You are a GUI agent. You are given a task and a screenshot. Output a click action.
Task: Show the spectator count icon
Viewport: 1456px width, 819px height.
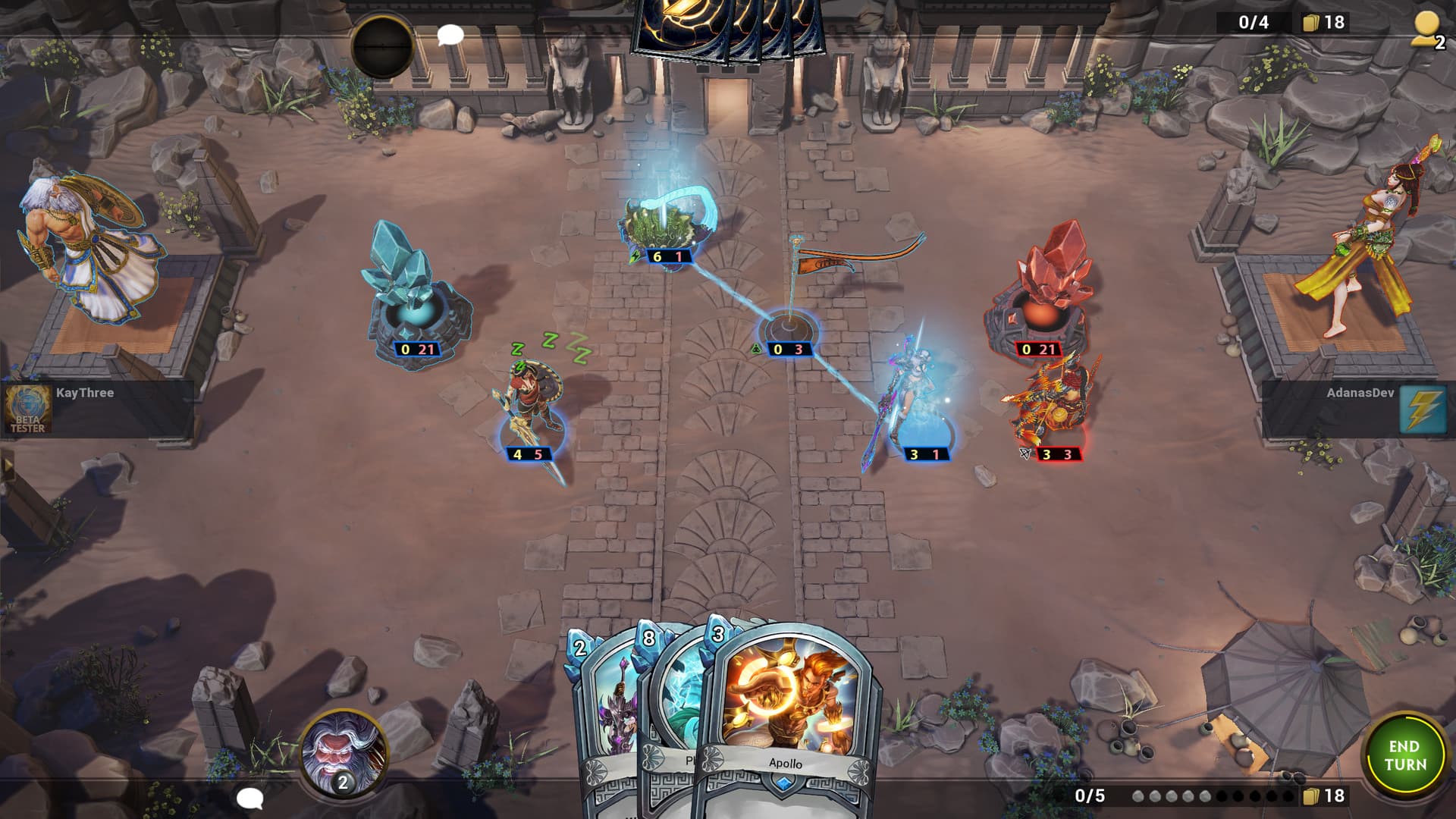[1427, 30]
